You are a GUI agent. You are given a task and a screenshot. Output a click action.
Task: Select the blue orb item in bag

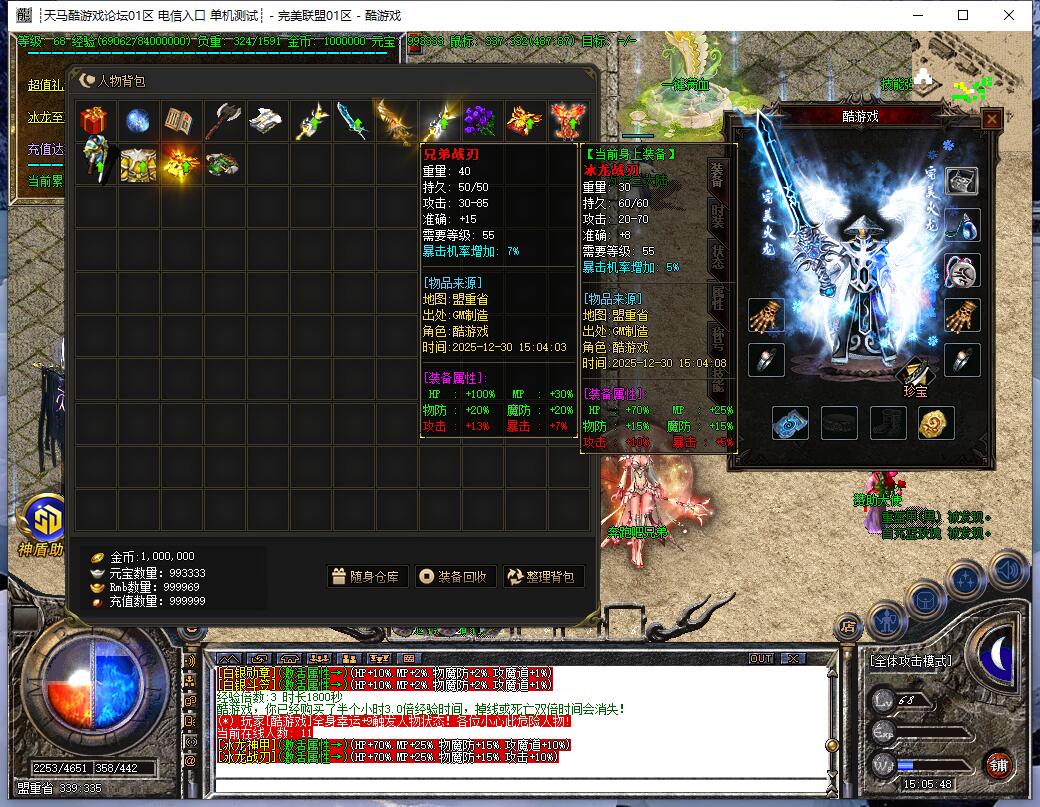(138, 121)
